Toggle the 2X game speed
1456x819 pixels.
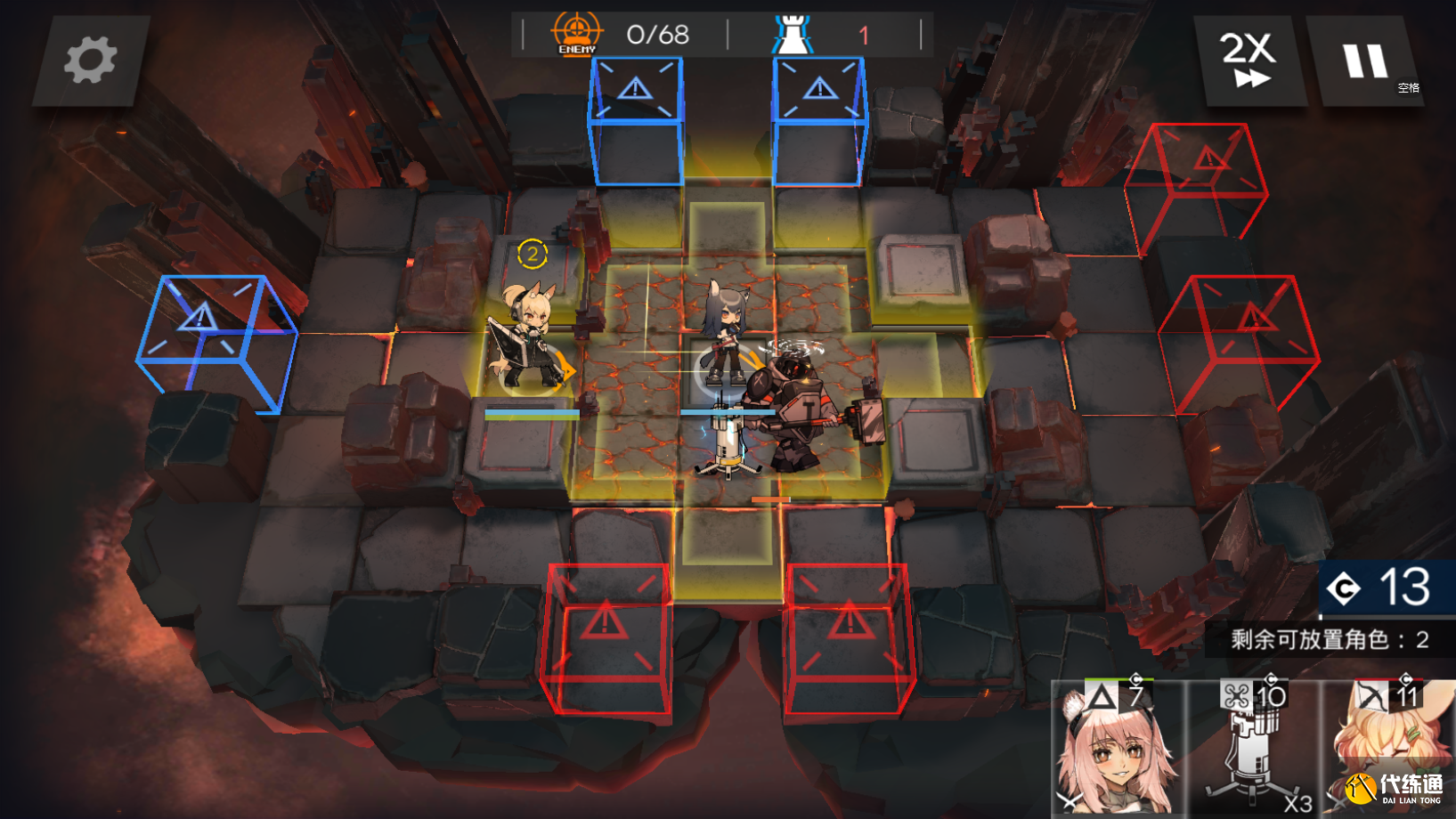pyautogui.click(x=1249, y=61)
